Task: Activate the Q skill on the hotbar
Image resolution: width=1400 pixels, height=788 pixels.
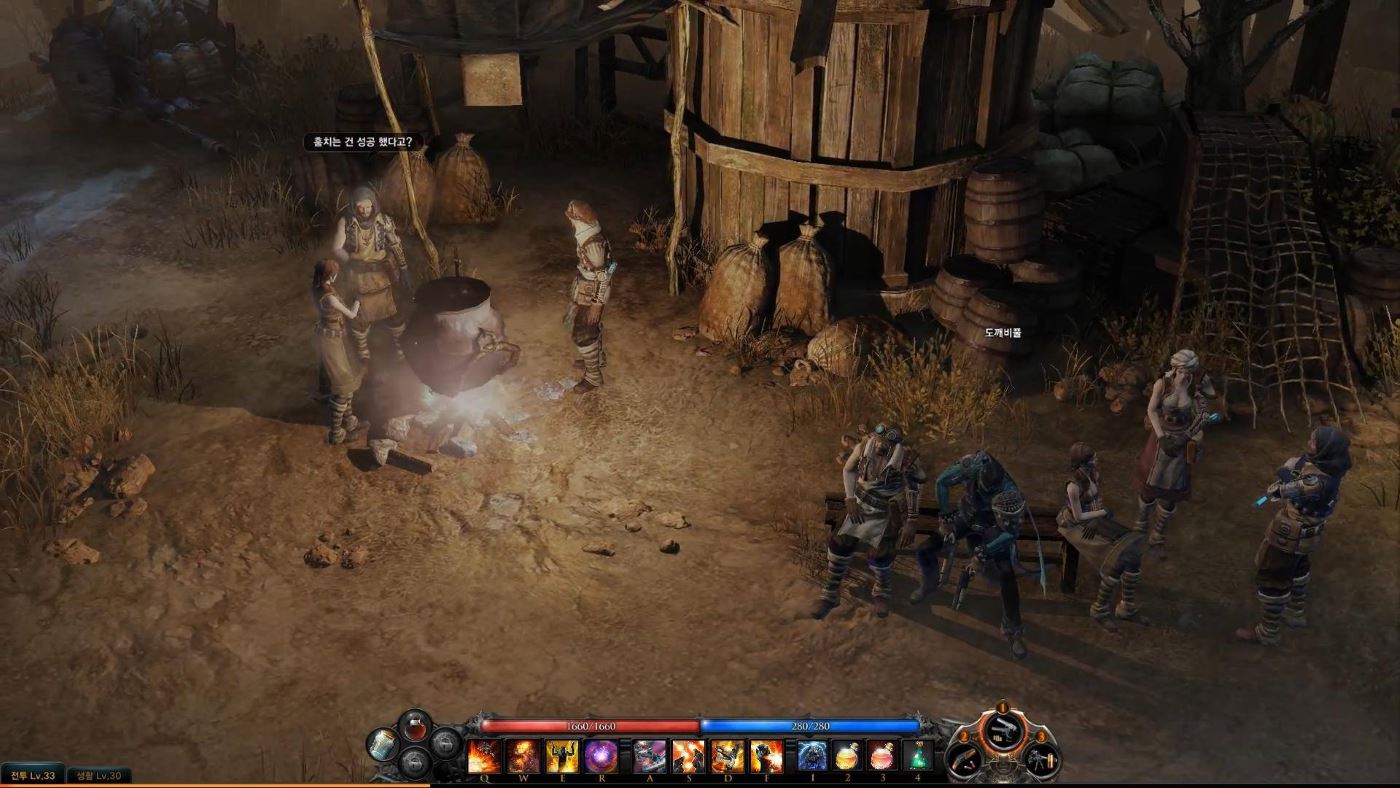Action: (484, 756)
